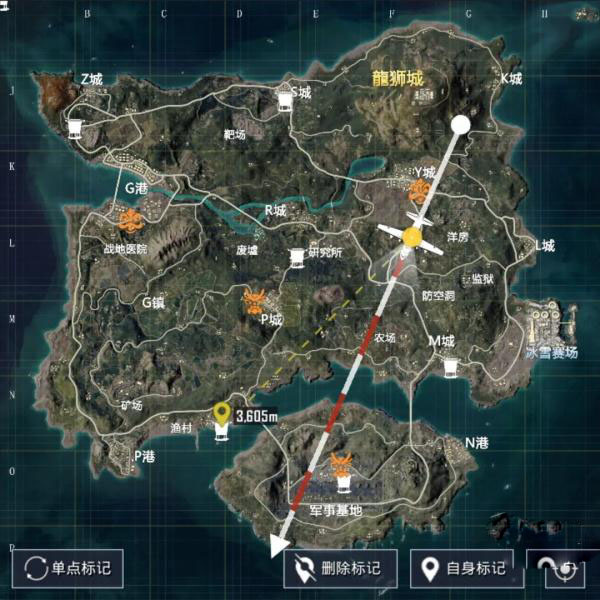Screen dimensions: 600x600
Task: Click the white drum marker near Z城
Action: pos(75,127)
